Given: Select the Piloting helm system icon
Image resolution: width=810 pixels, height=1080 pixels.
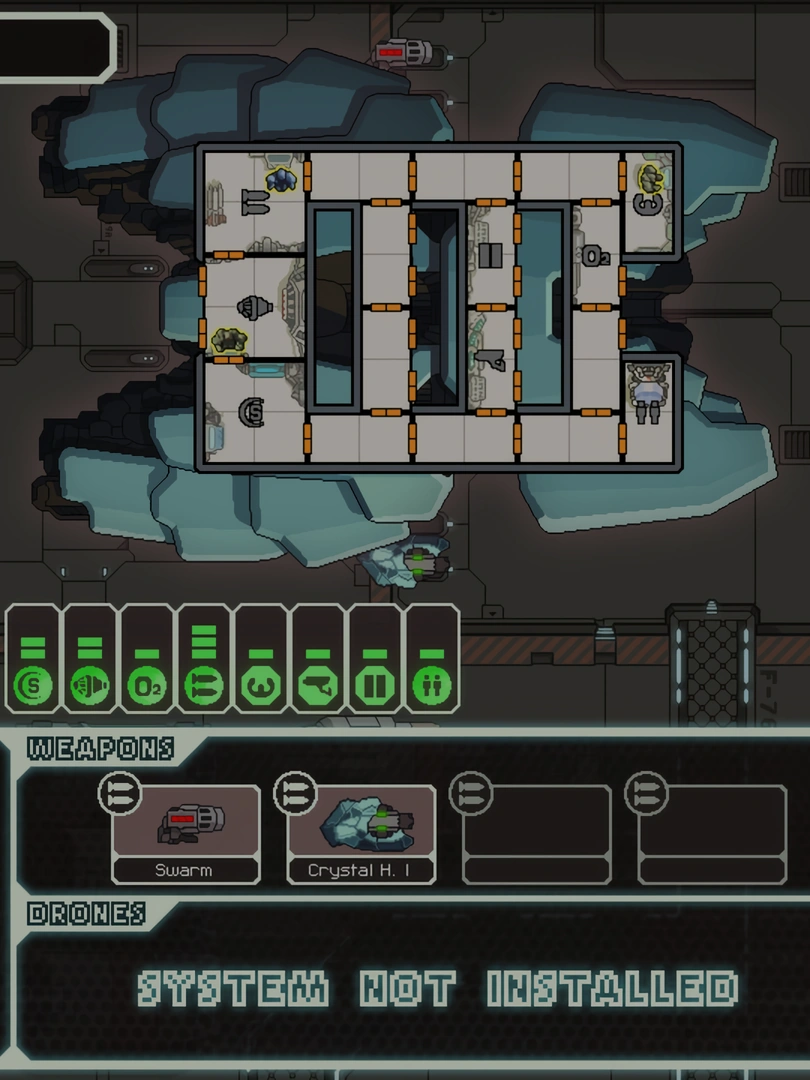Looking at the screenshot, I should coord(261,687).
